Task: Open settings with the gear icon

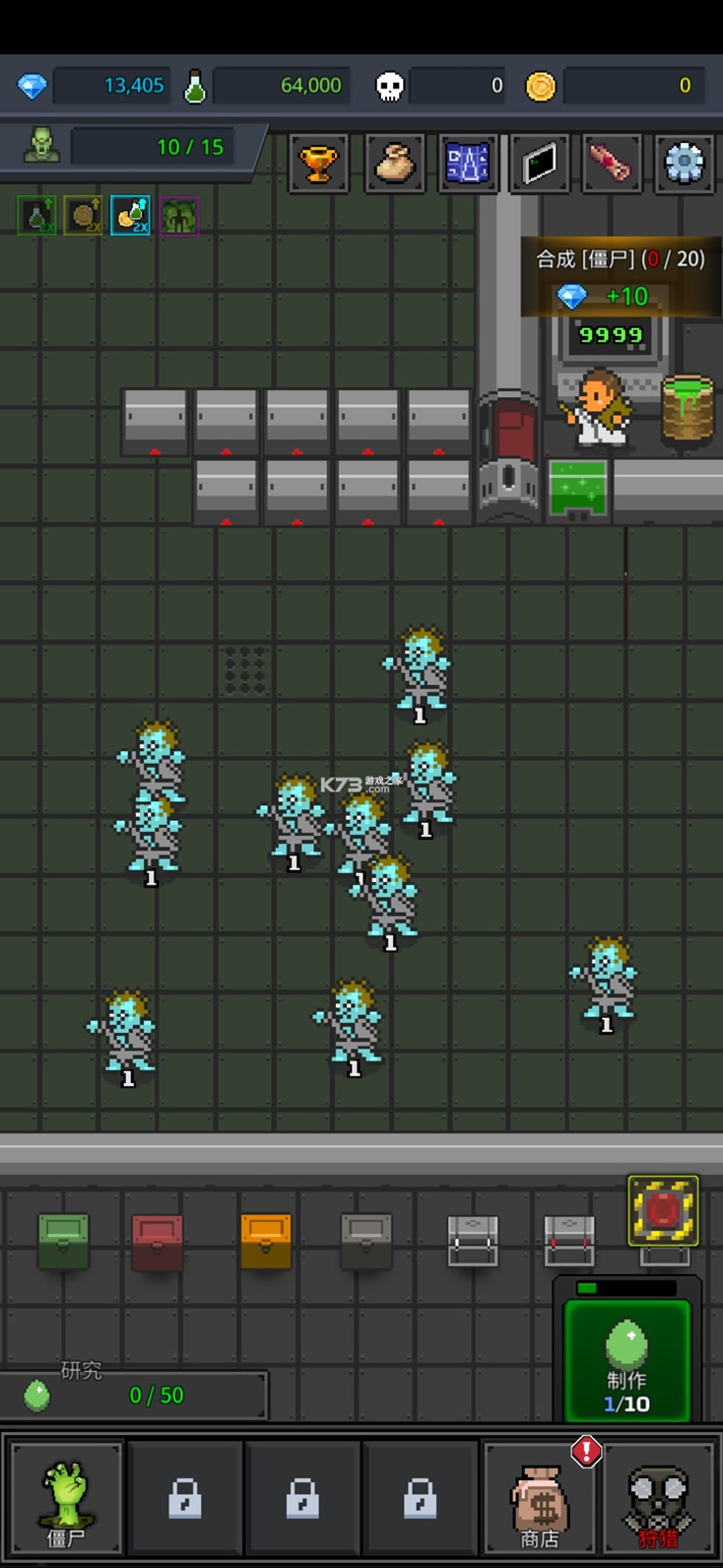Action: (x=684, y=163)
